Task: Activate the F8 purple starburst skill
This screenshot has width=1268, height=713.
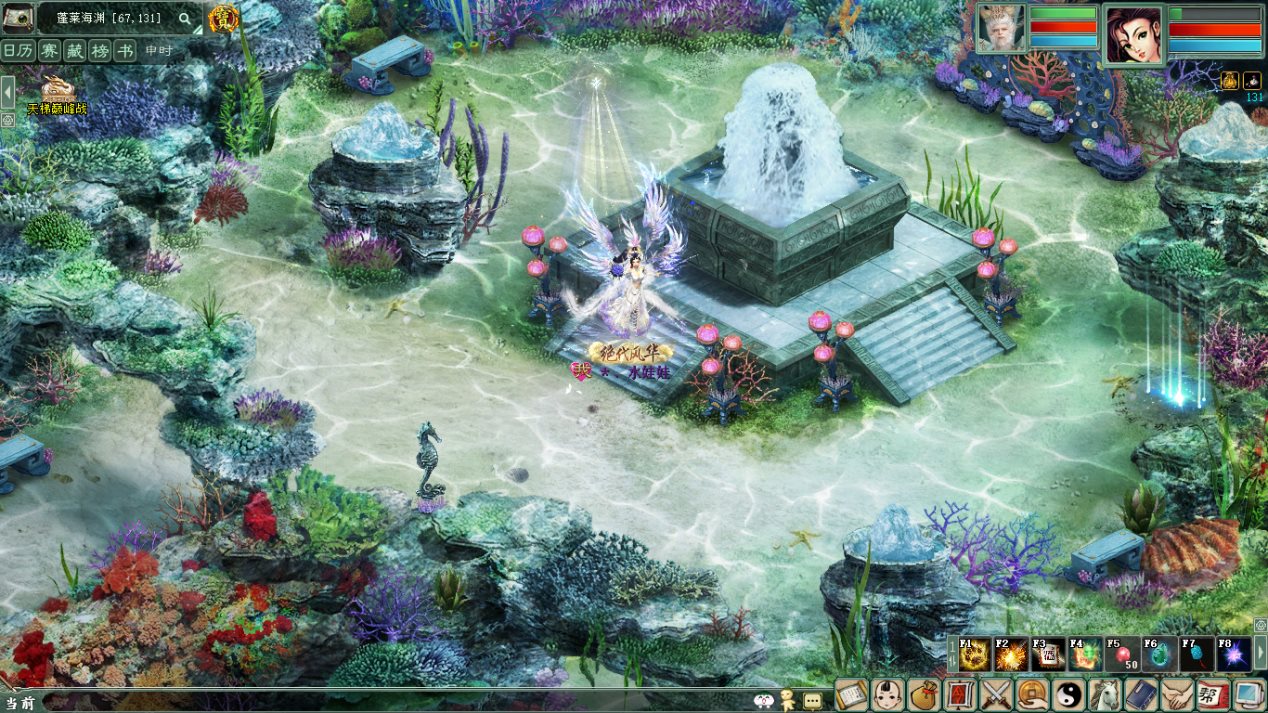Action: 1233,655
